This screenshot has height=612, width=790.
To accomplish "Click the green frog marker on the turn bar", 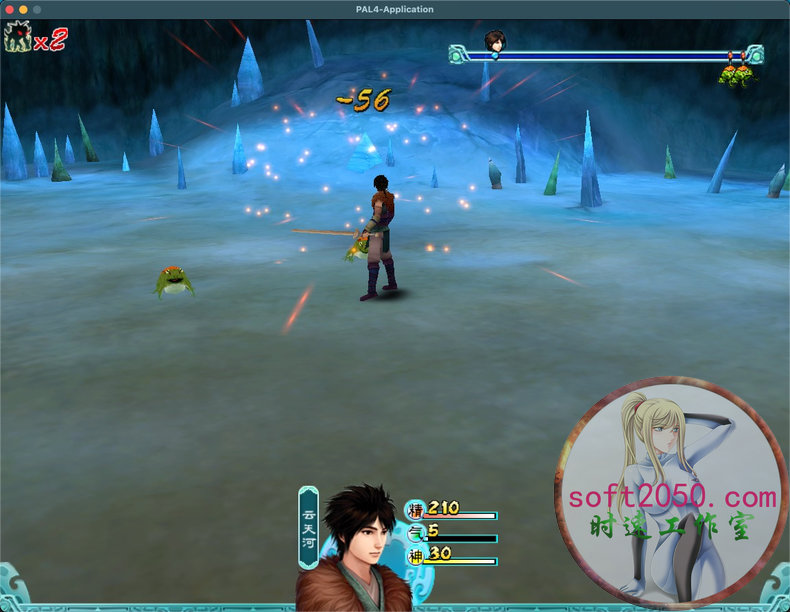I will click(736, 75).
